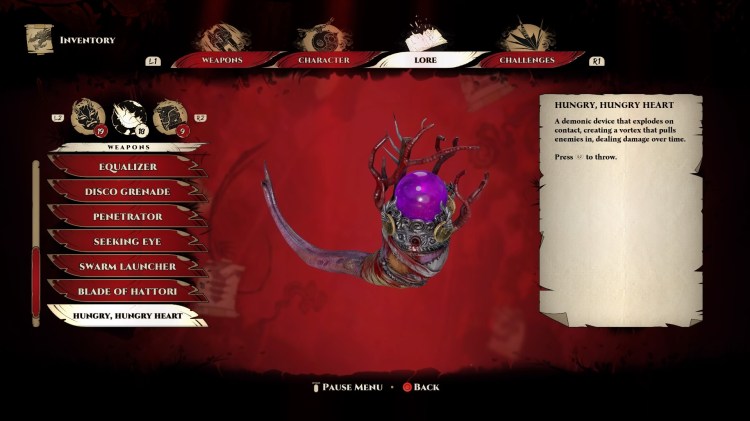Screen dimensions: 750x421
Task: View the Penetrator lore entry
Action: coord(127,217)
